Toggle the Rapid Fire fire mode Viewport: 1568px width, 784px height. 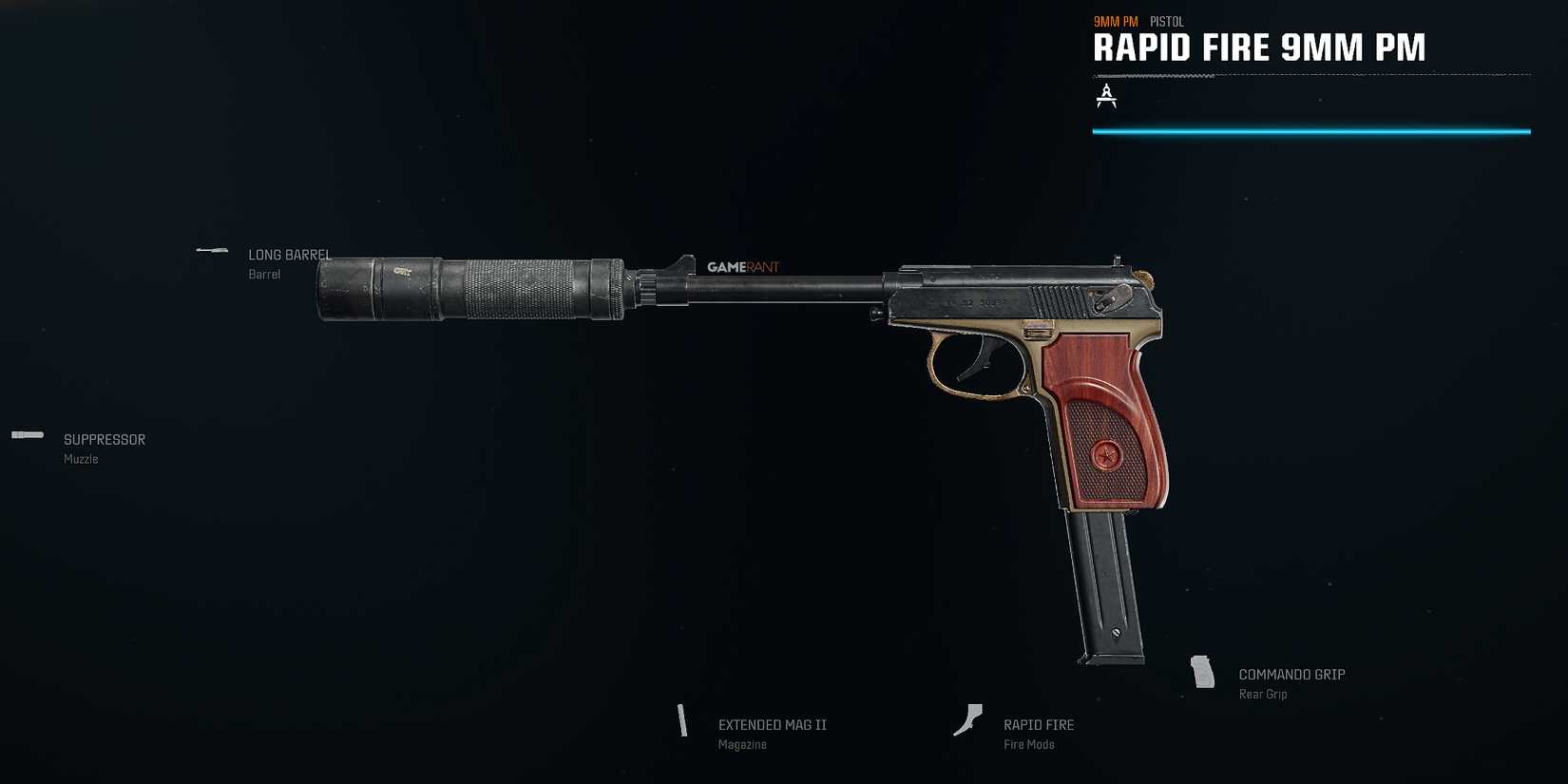click(1039, 724)
